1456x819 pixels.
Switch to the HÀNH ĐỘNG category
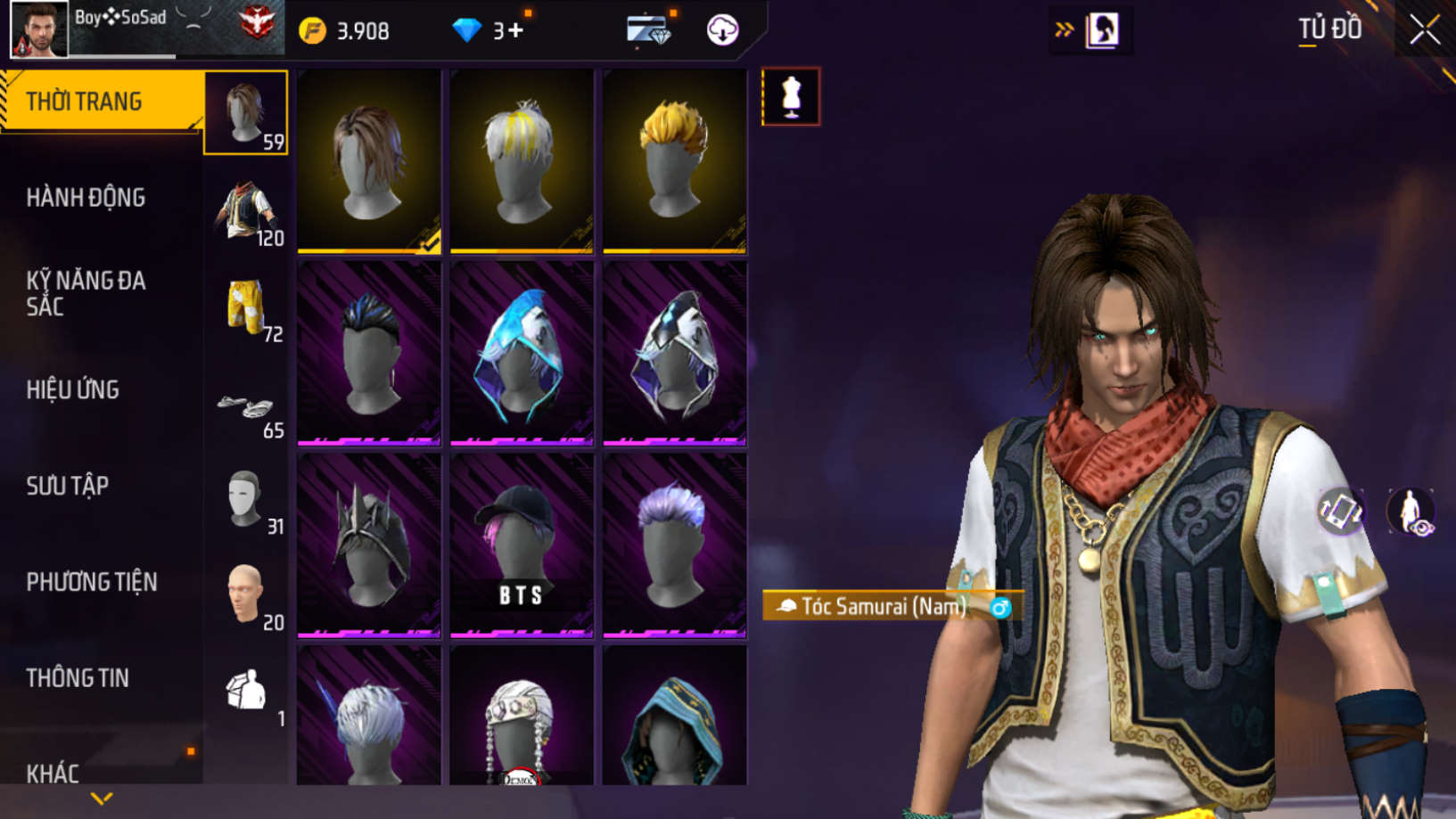click(x=86, y=198)
